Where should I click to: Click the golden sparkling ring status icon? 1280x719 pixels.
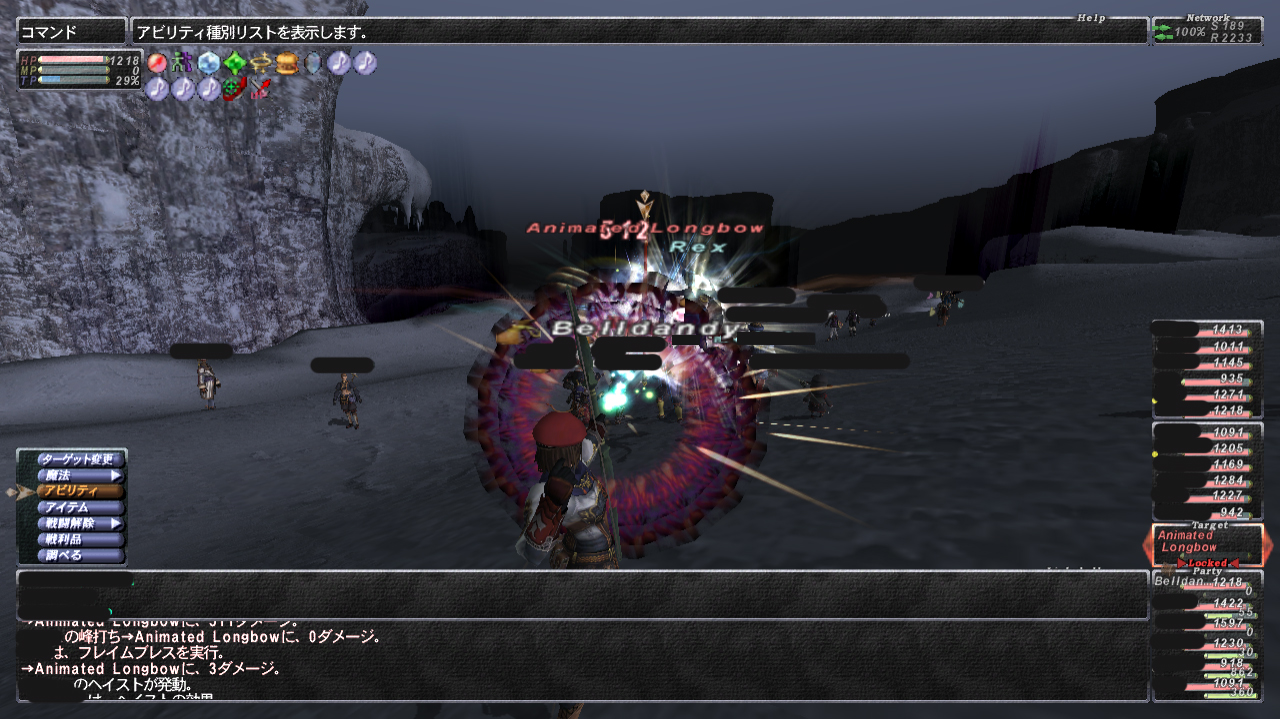(x=261, y=63)
